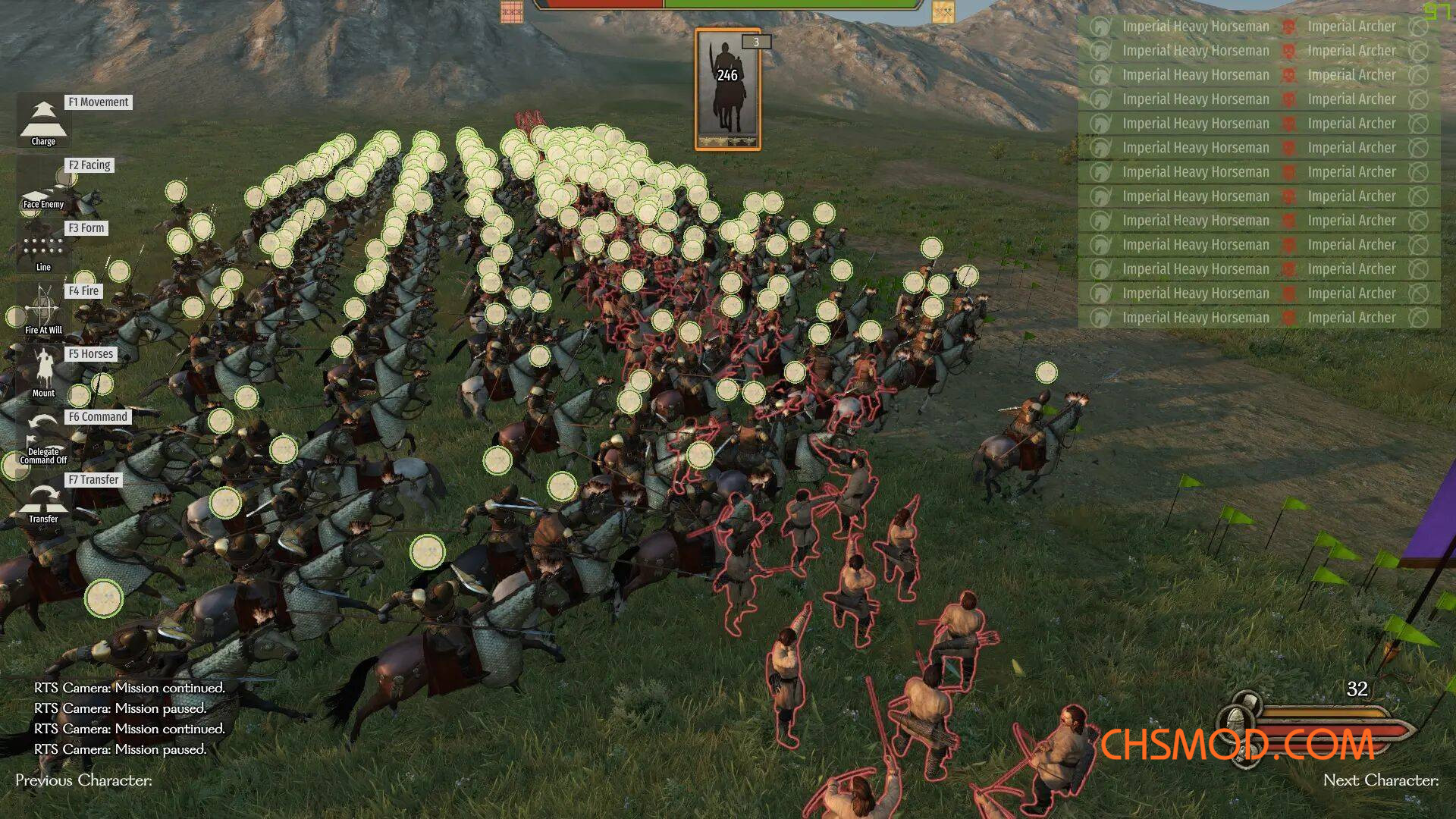Click your army's banner icon top left
Screen dimensions: 1456x819
pyautogui.click(x=512, y=12)
